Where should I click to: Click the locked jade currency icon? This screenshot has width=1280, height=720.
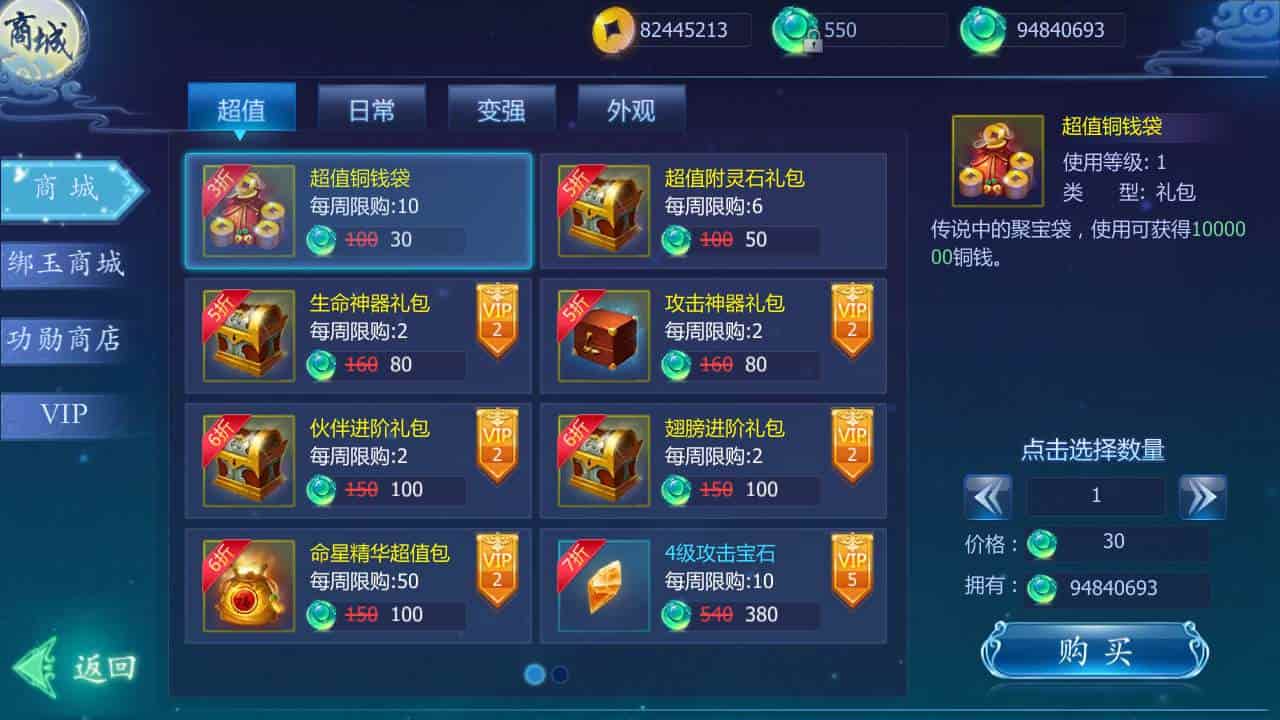(791, 30)
